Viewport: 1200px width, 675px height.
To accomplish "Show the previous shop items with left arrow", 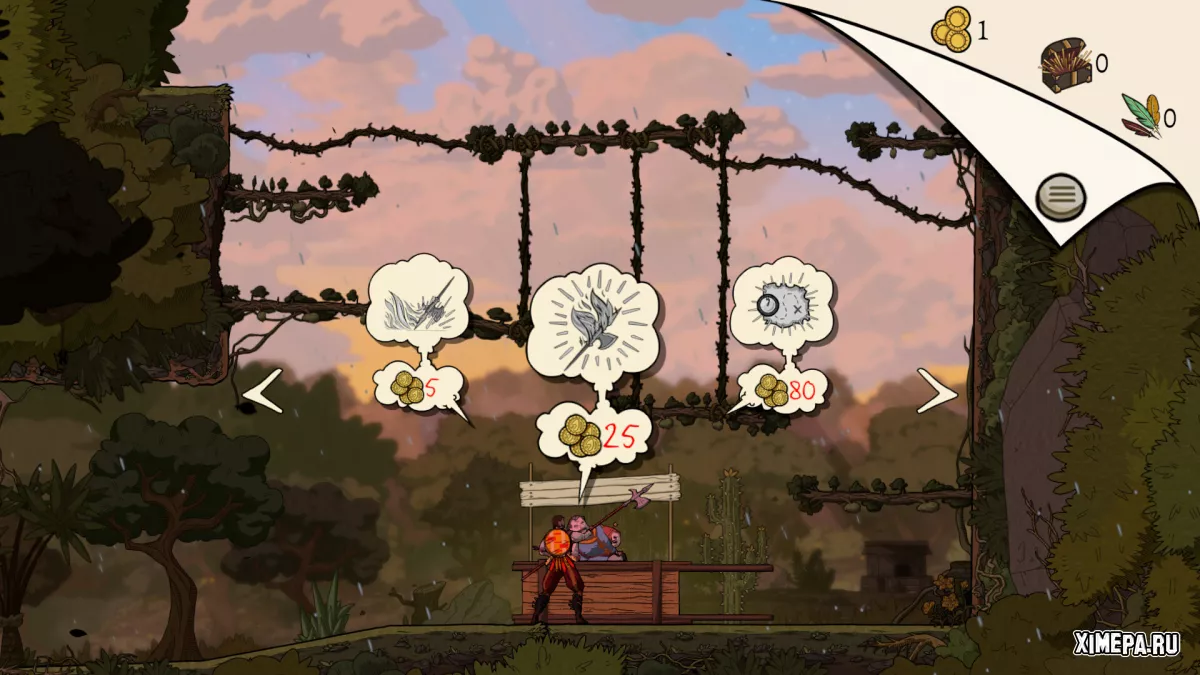I will (263, 391).
